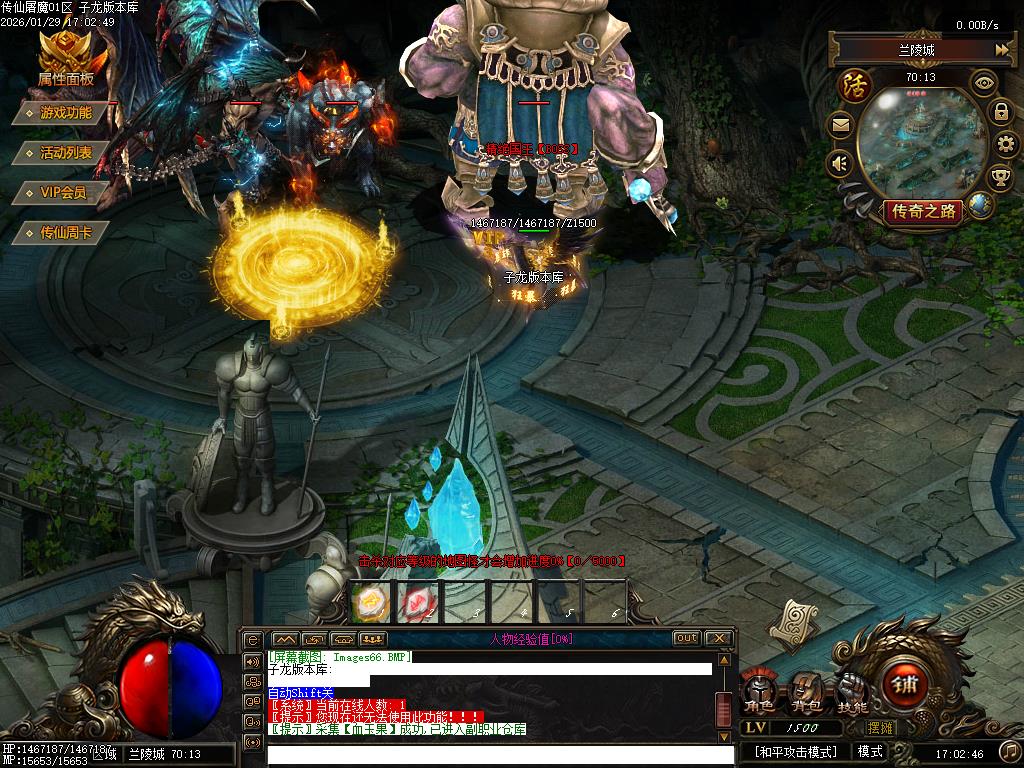Open the world map globe icon

click(x=980, y=205)
